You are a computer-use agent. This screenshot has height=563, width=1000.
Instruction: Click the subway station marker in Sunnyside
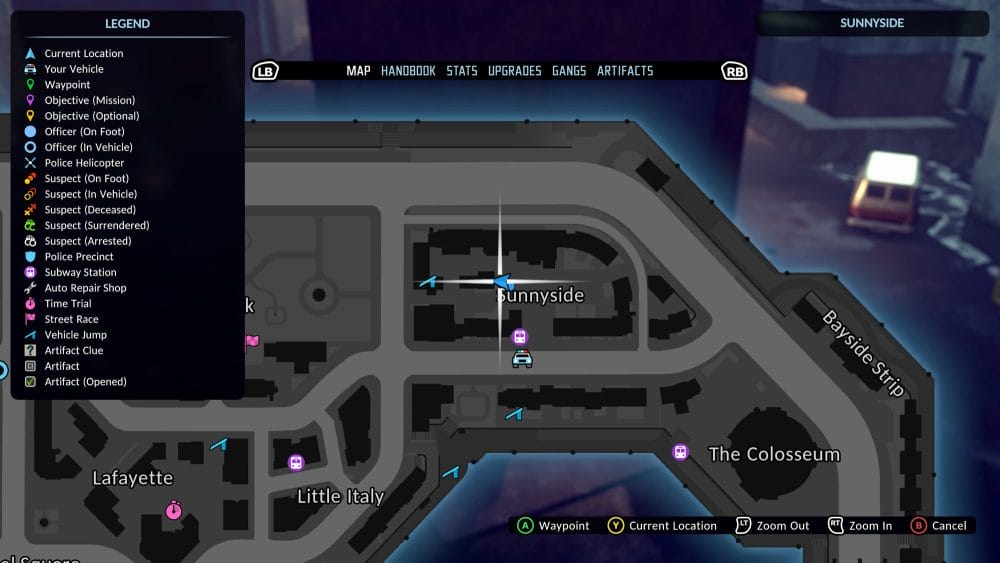(x=519, y=337)
